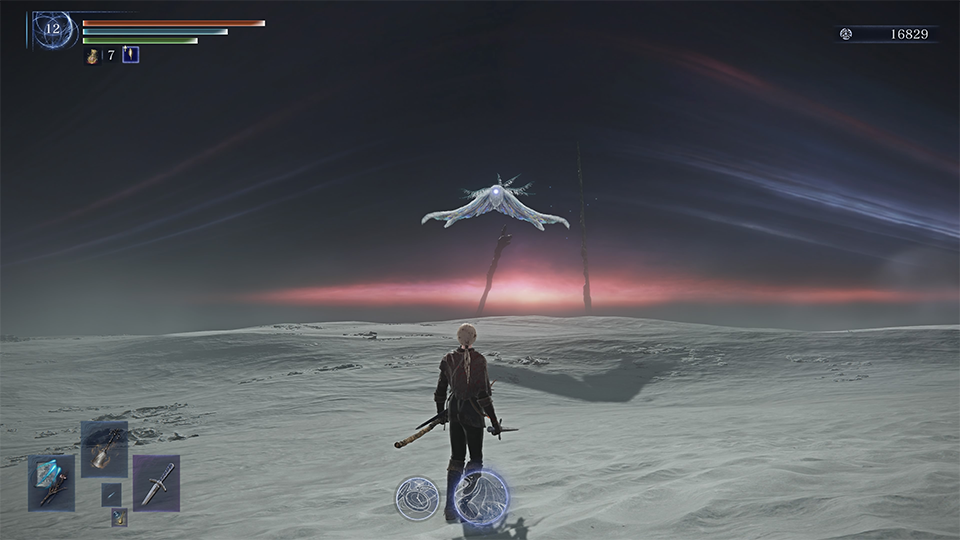
Task: Select the dagger weapon slot
Action: coord(156,483)
